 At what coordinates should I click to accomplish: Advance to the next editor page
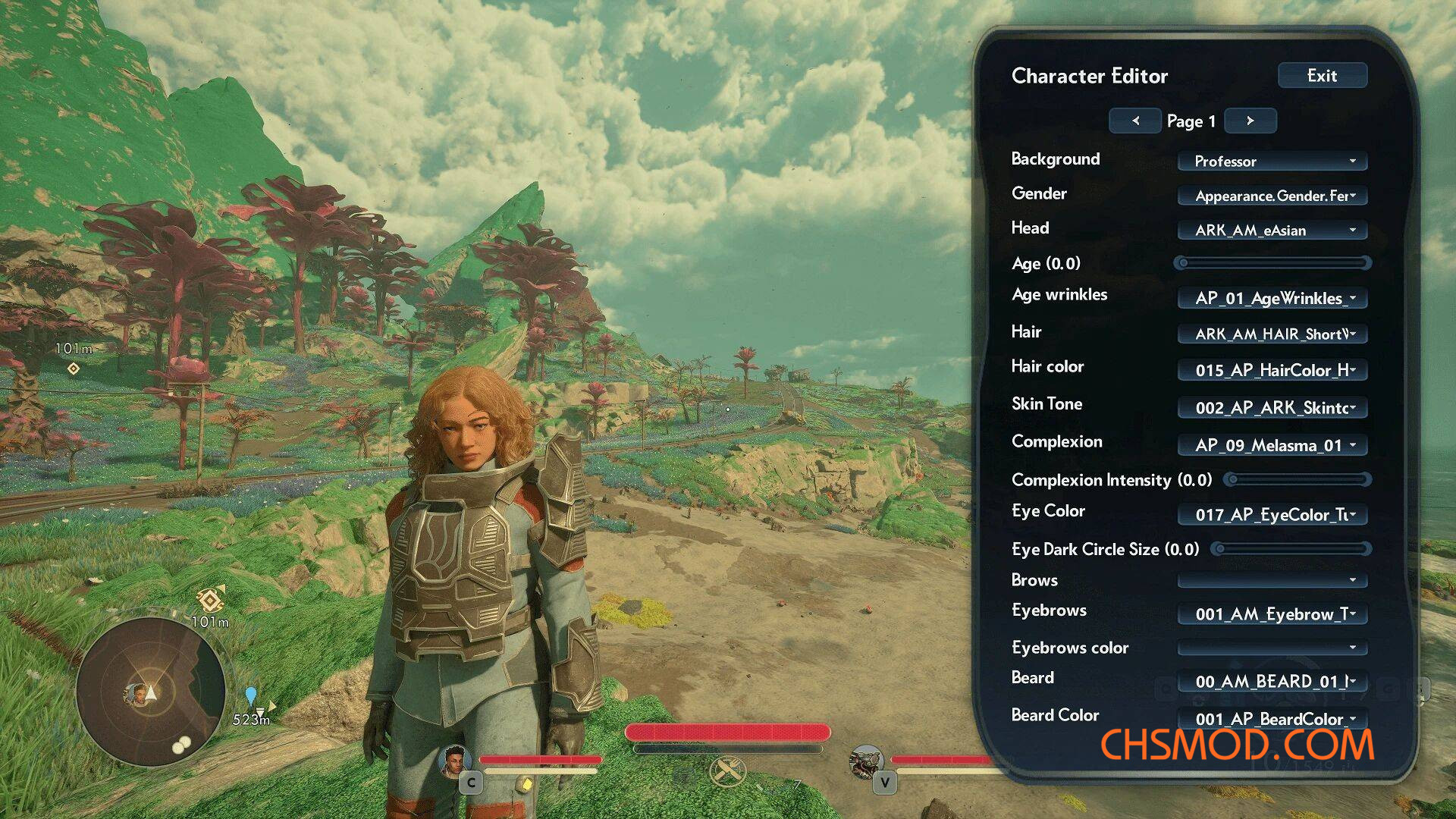[1250, 121]
